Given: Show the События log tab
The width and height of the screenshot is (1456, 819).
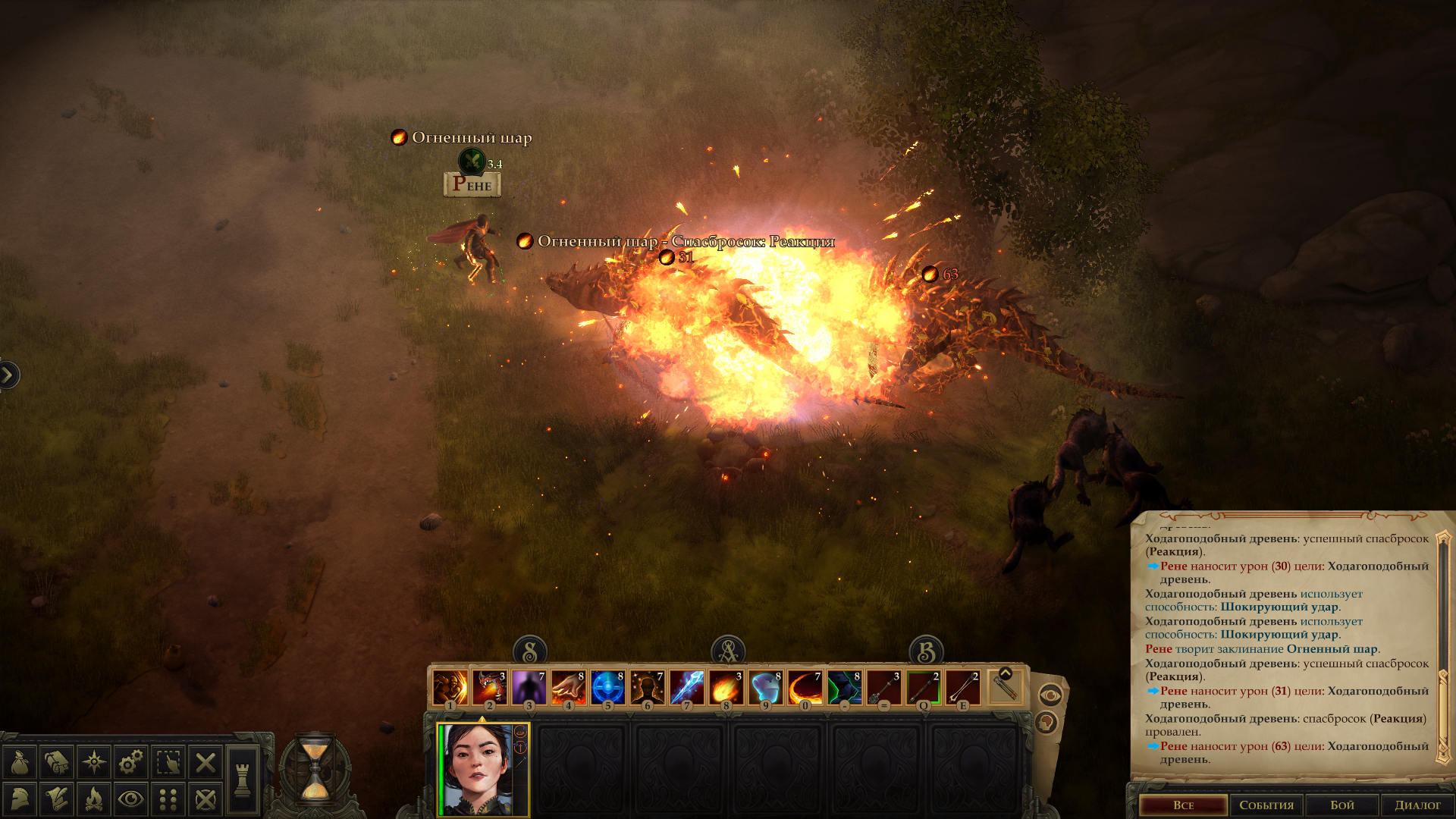Looking at the screenshot, I should [x=1266, y=805].
